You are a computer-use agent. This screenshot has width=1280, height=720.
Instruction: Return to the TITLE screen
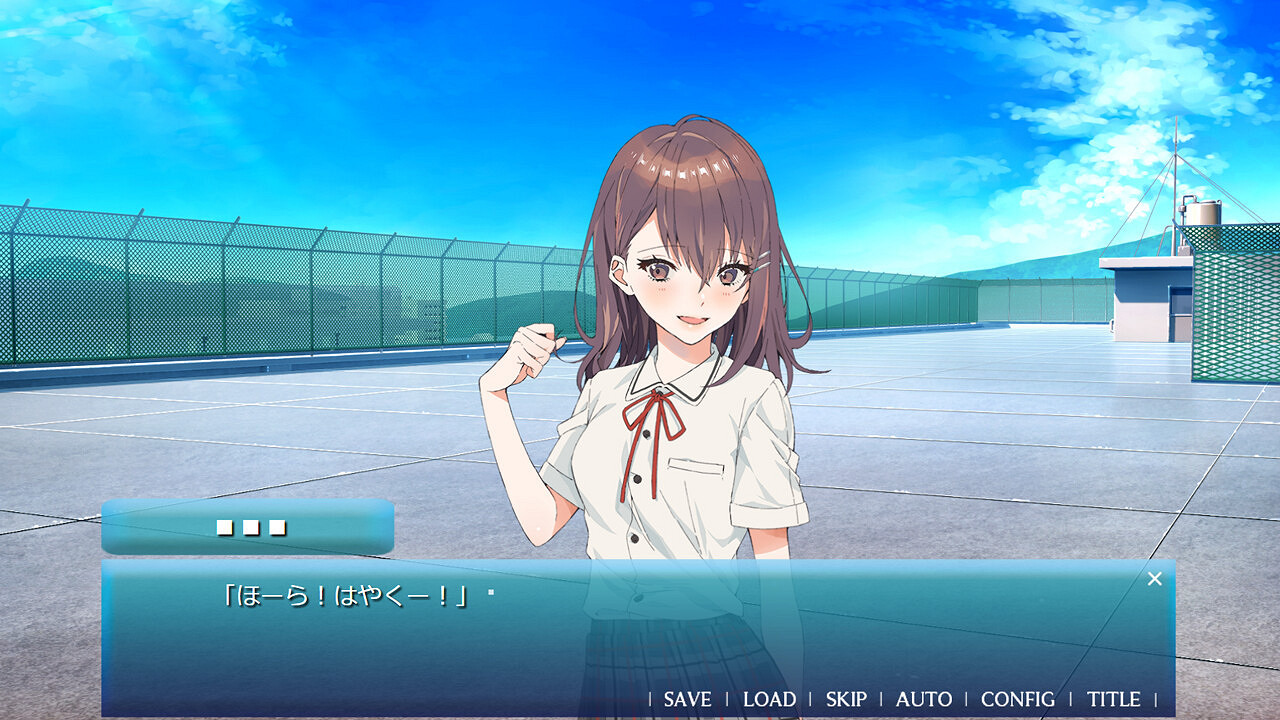[1113, 700]
